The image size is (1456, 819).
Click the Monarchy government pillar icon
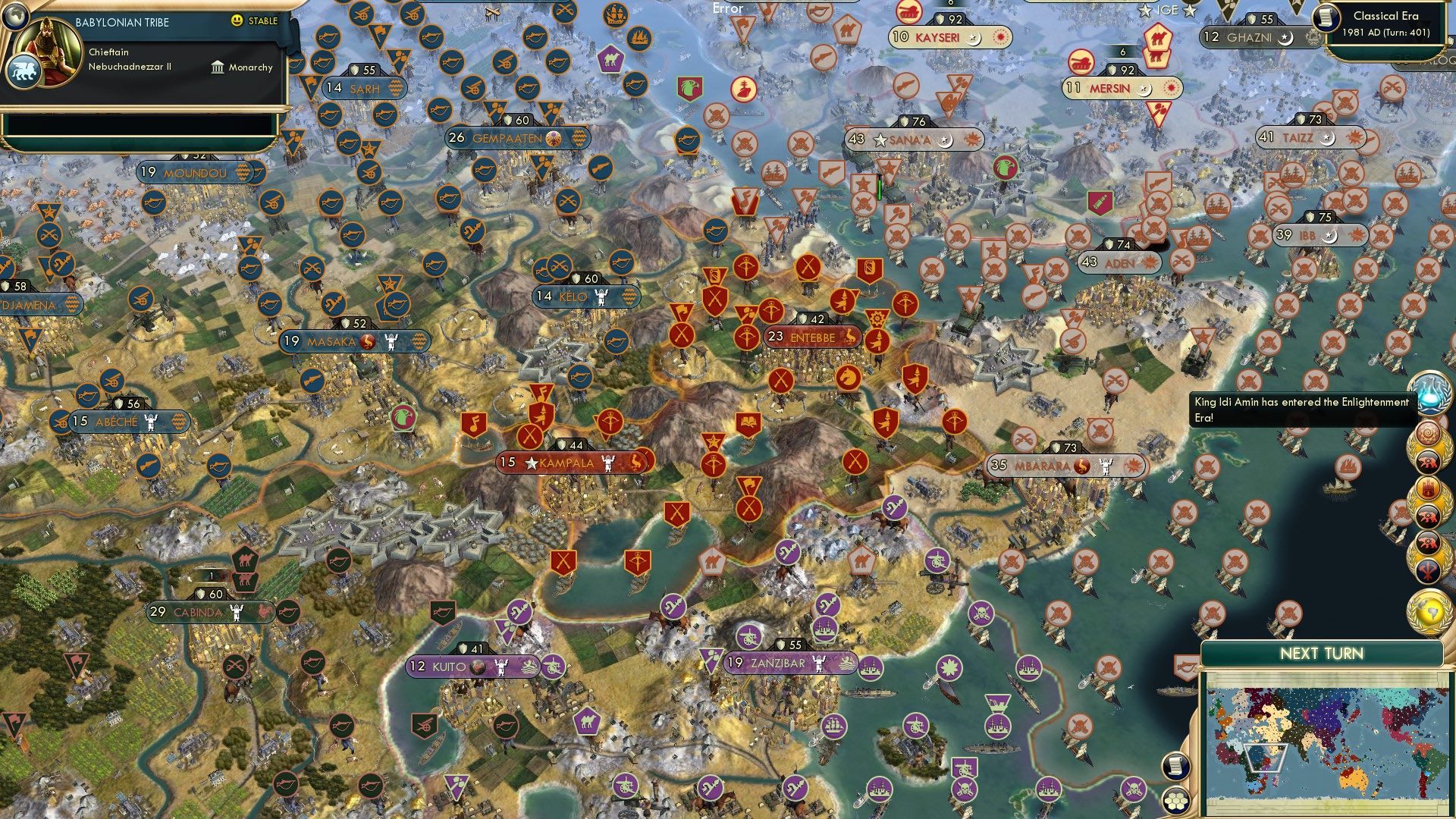(x=217, y=67)
